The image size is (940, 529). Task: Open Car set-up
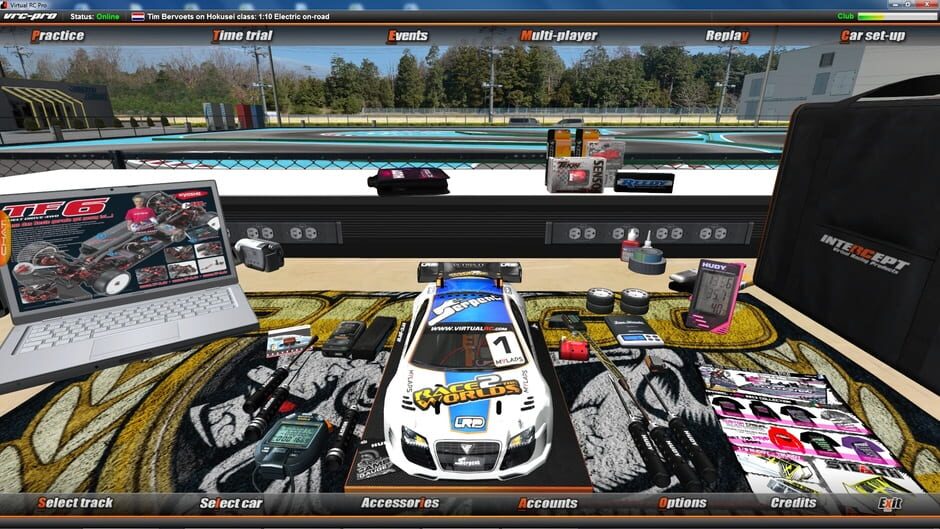point(872,36)
